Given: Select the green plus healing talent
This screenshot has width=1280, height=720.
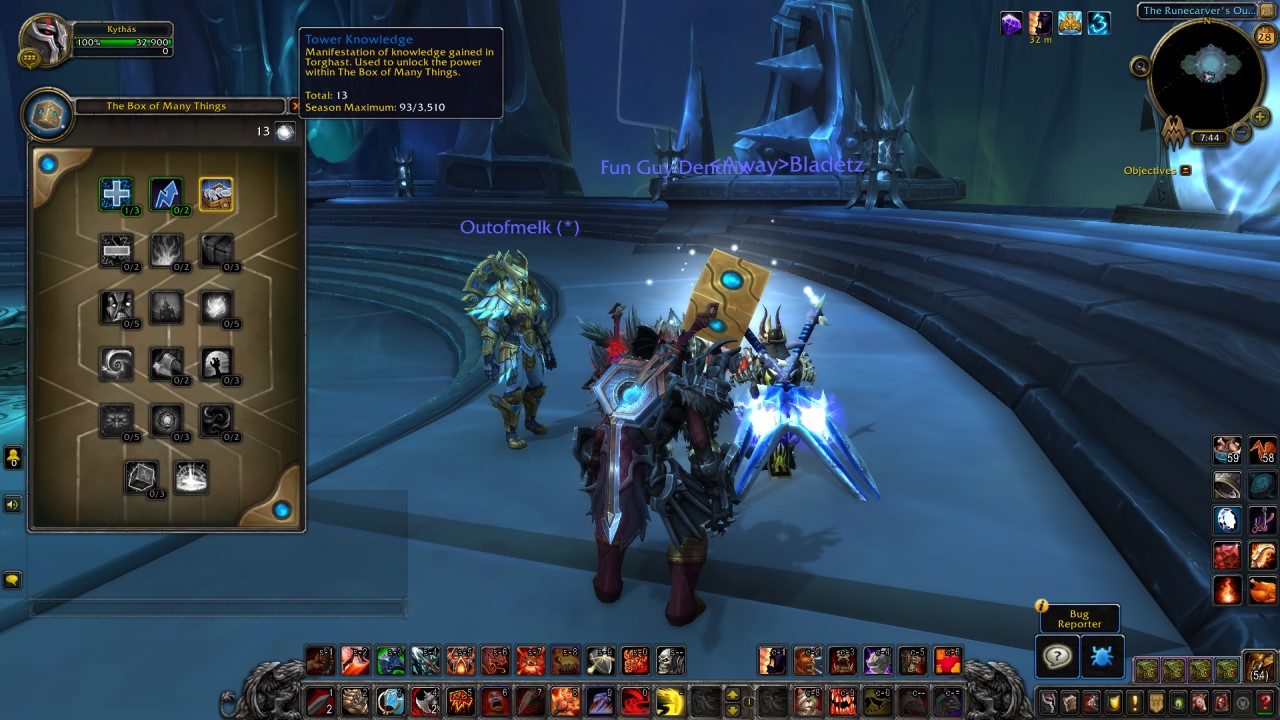Looking at the screenshot, I should coord(117,194).
